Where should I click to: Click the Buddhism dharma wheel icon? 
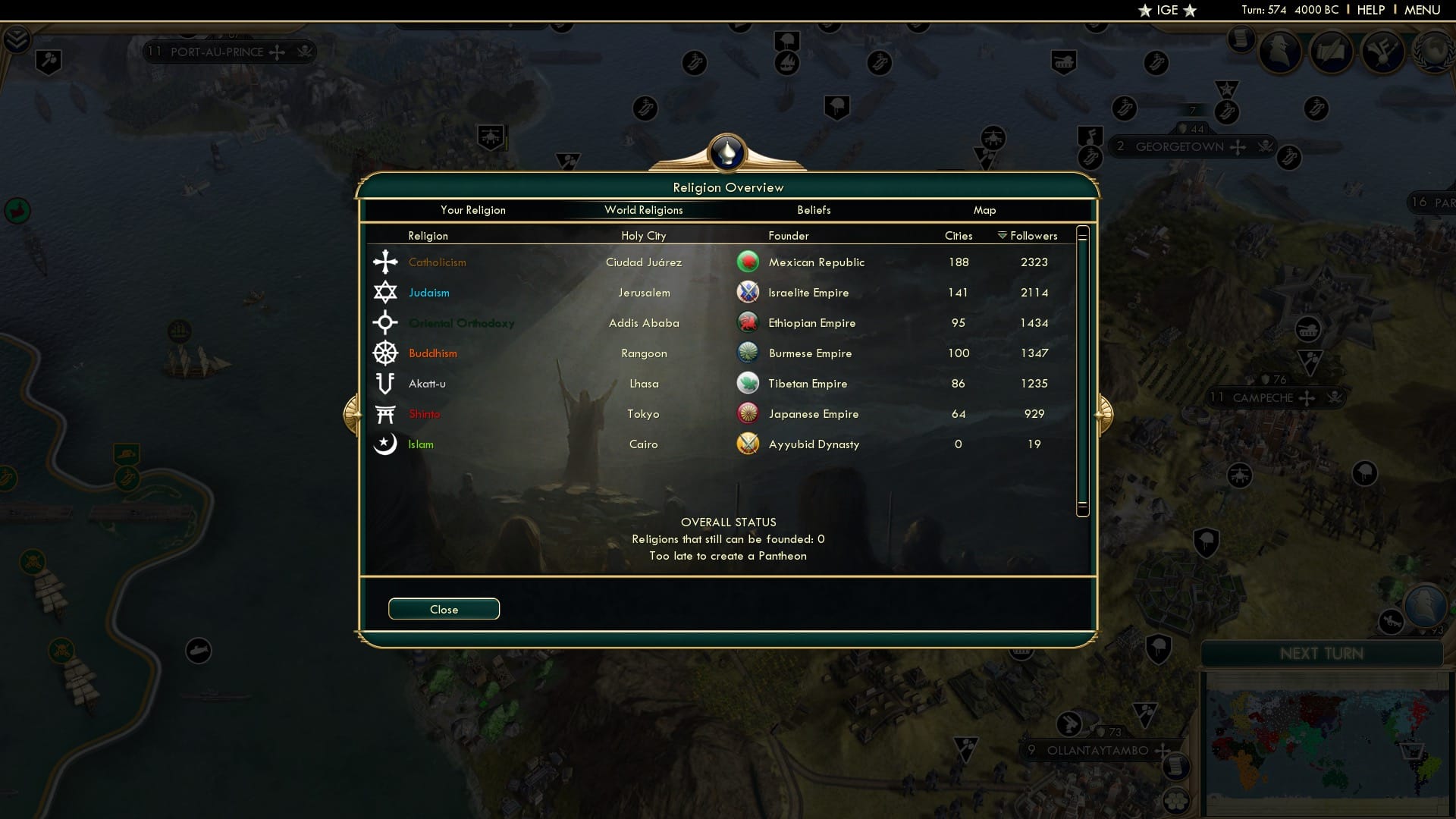pos(386,353)
